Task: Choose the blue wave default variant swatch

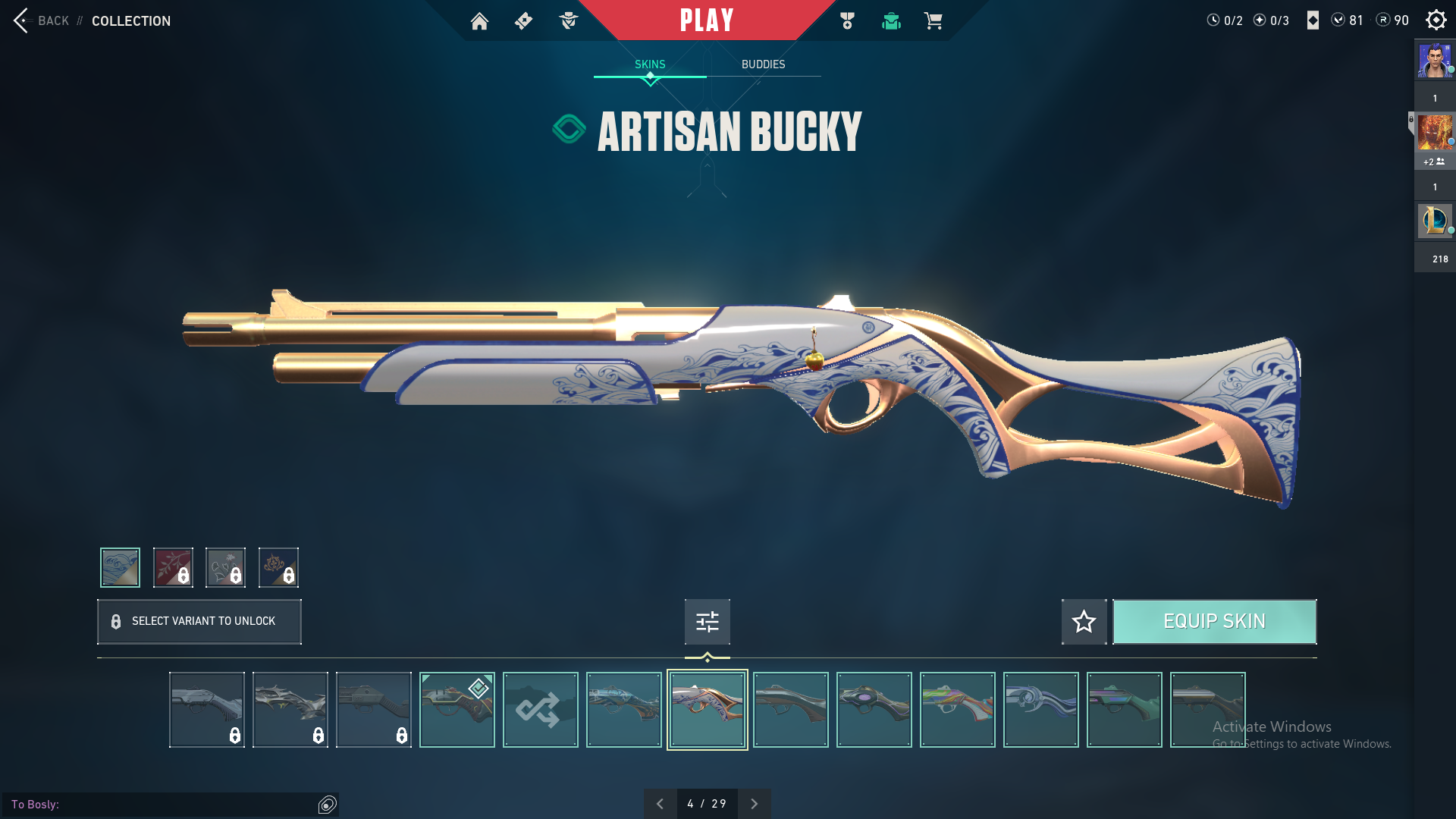Action: (x=120, y=567)
